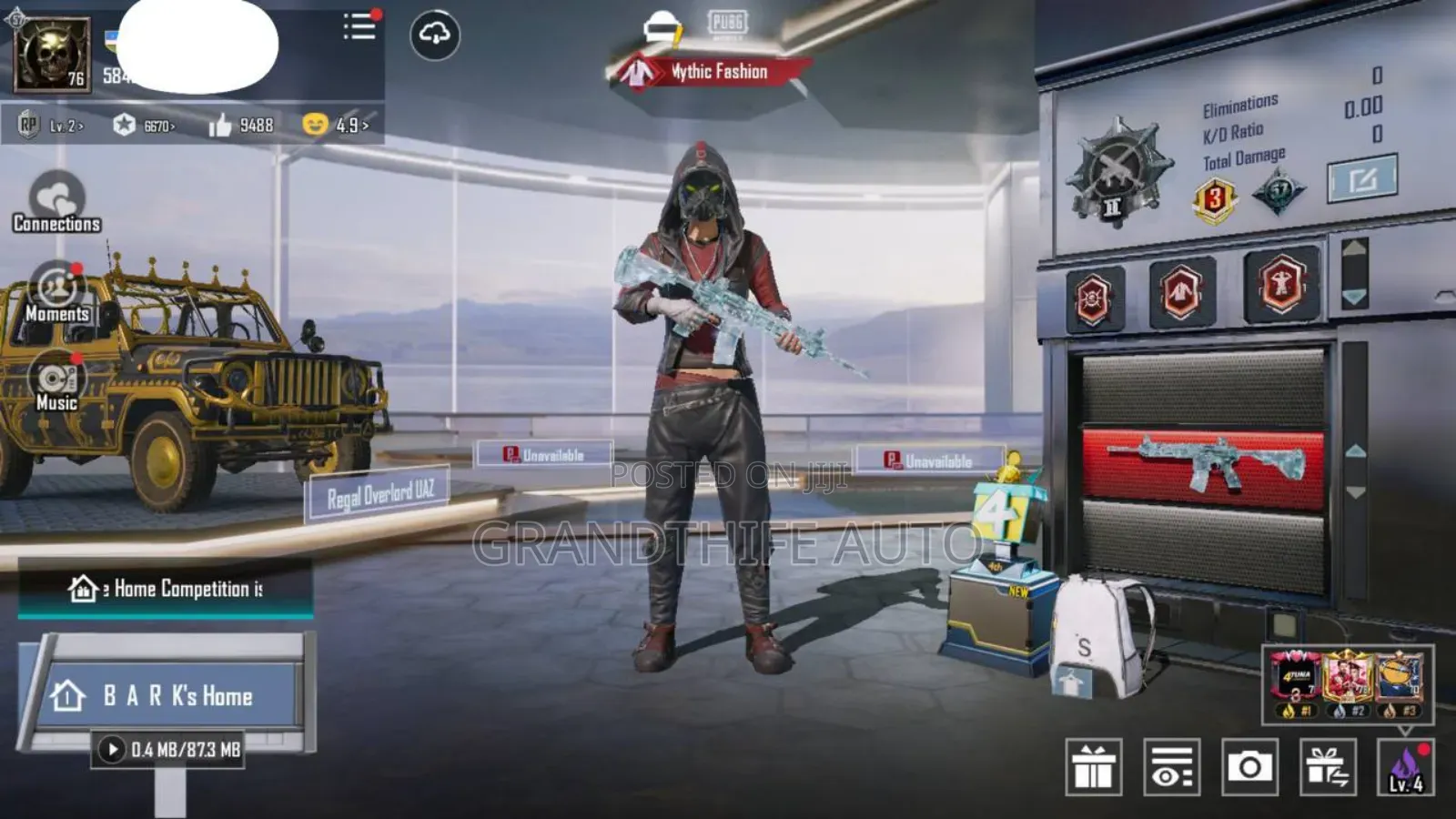
Task: Tap the edit icon near Total Damage stats
Action: coord(1358,178)
